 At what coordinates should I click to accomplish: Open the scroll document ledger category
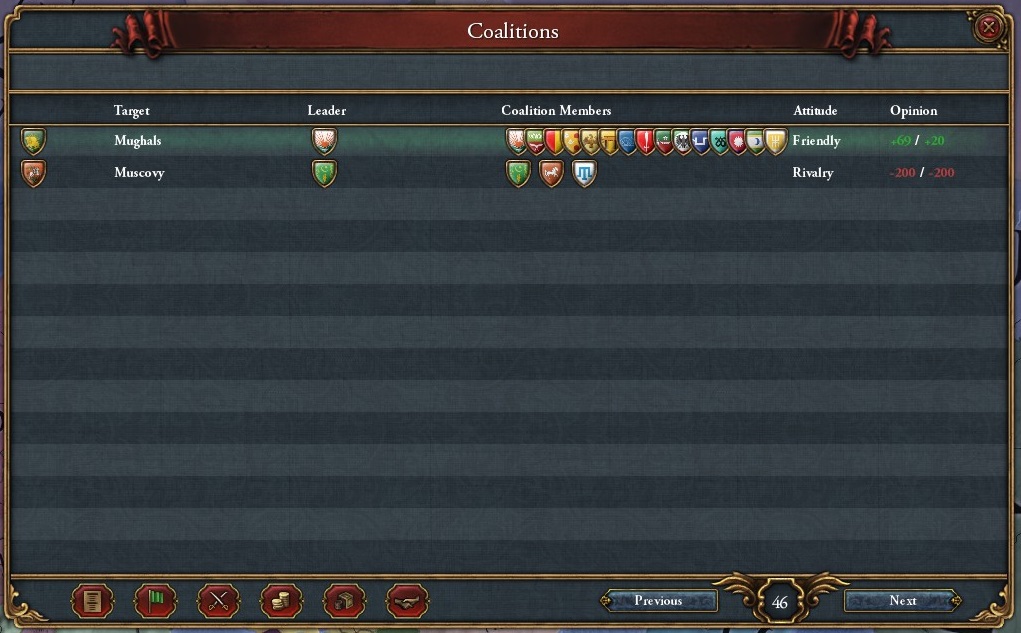click(92, 601)
